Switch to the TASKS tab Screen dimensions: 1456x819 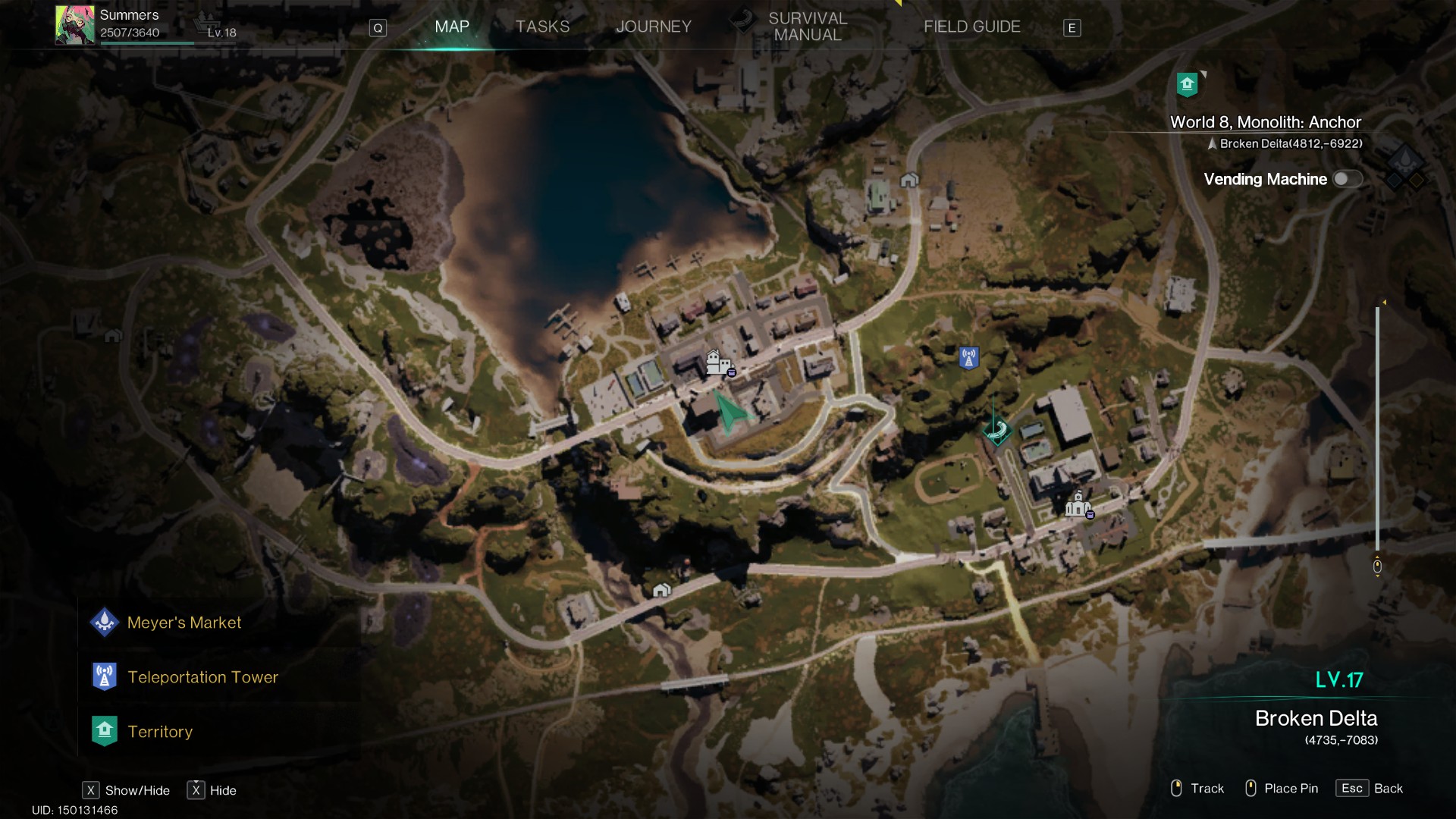pos(542,26)
